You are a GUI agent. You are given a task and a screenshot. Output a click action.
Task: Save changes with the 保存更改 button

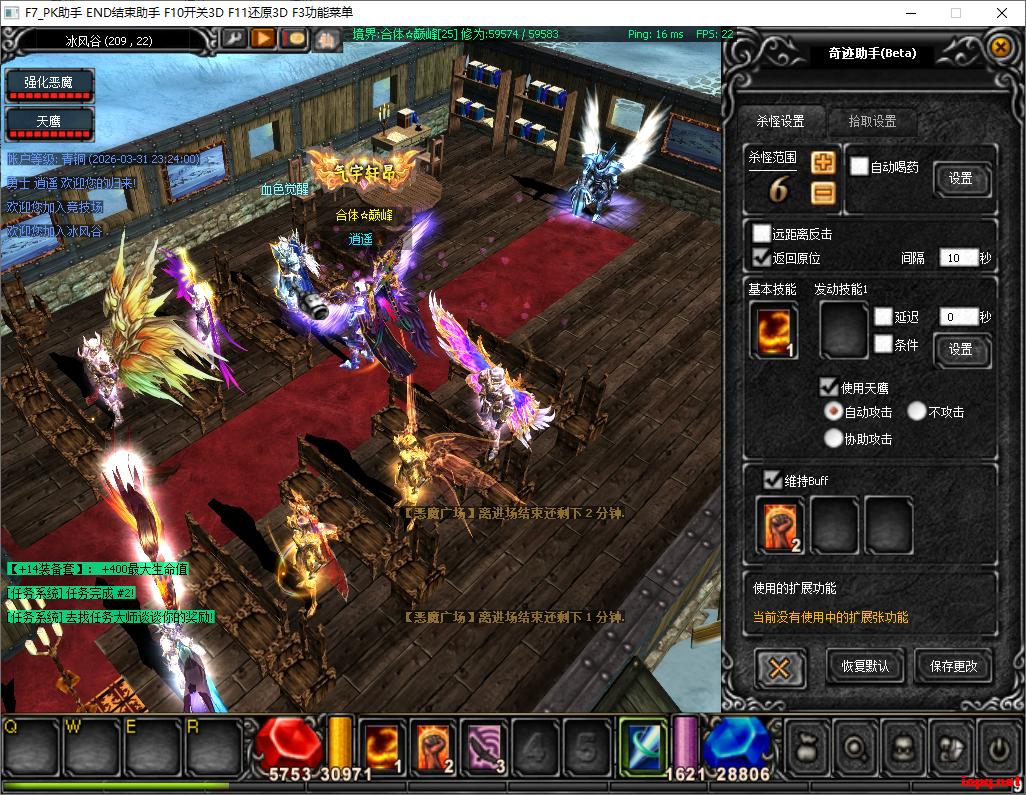coord(953,666)
